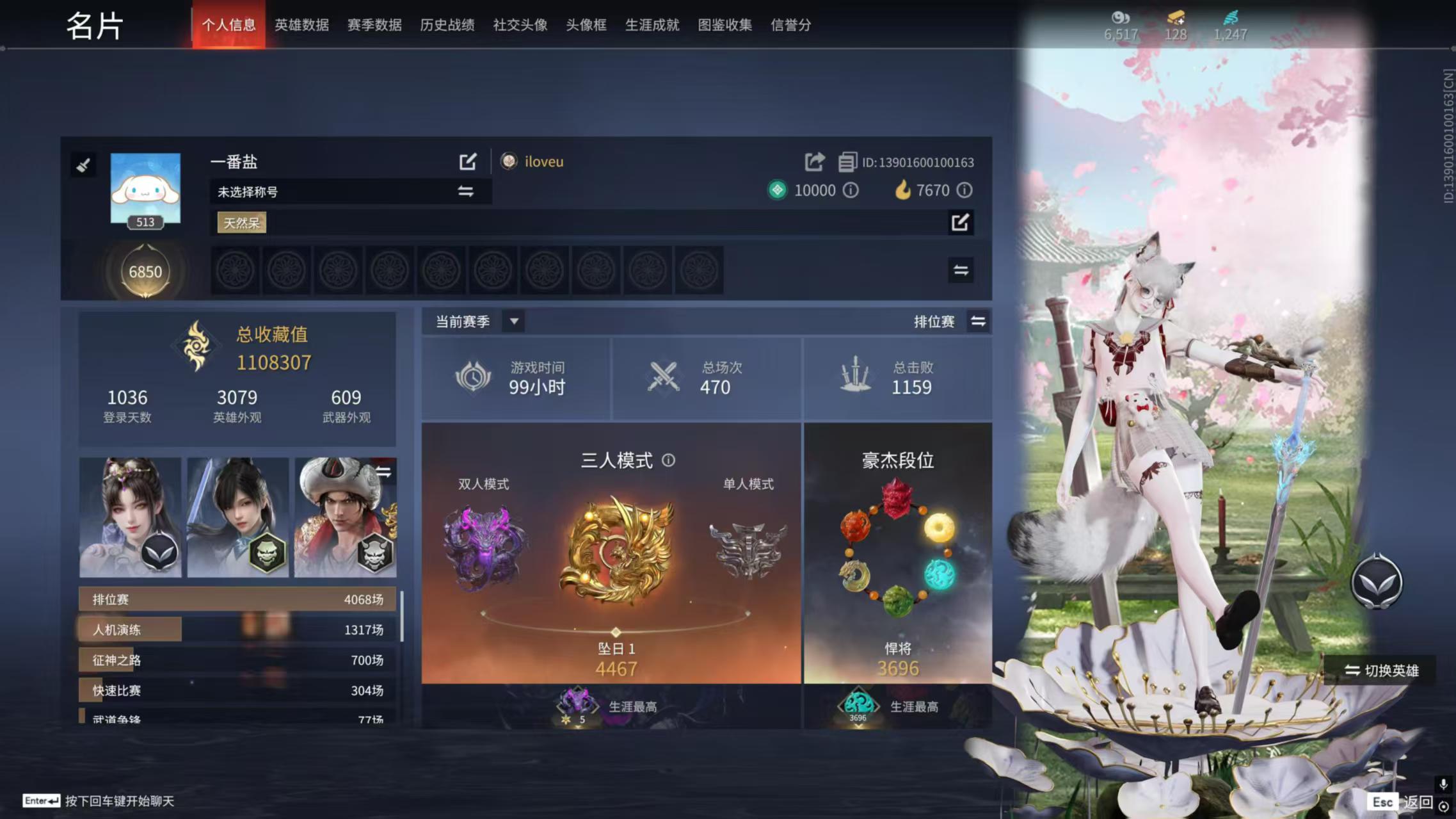Image resolution: width=1456 pixels, height=819 pixels.
Task: Edit tags with pencil icon beside 天然呆
Action: click(x=960, y=222)
